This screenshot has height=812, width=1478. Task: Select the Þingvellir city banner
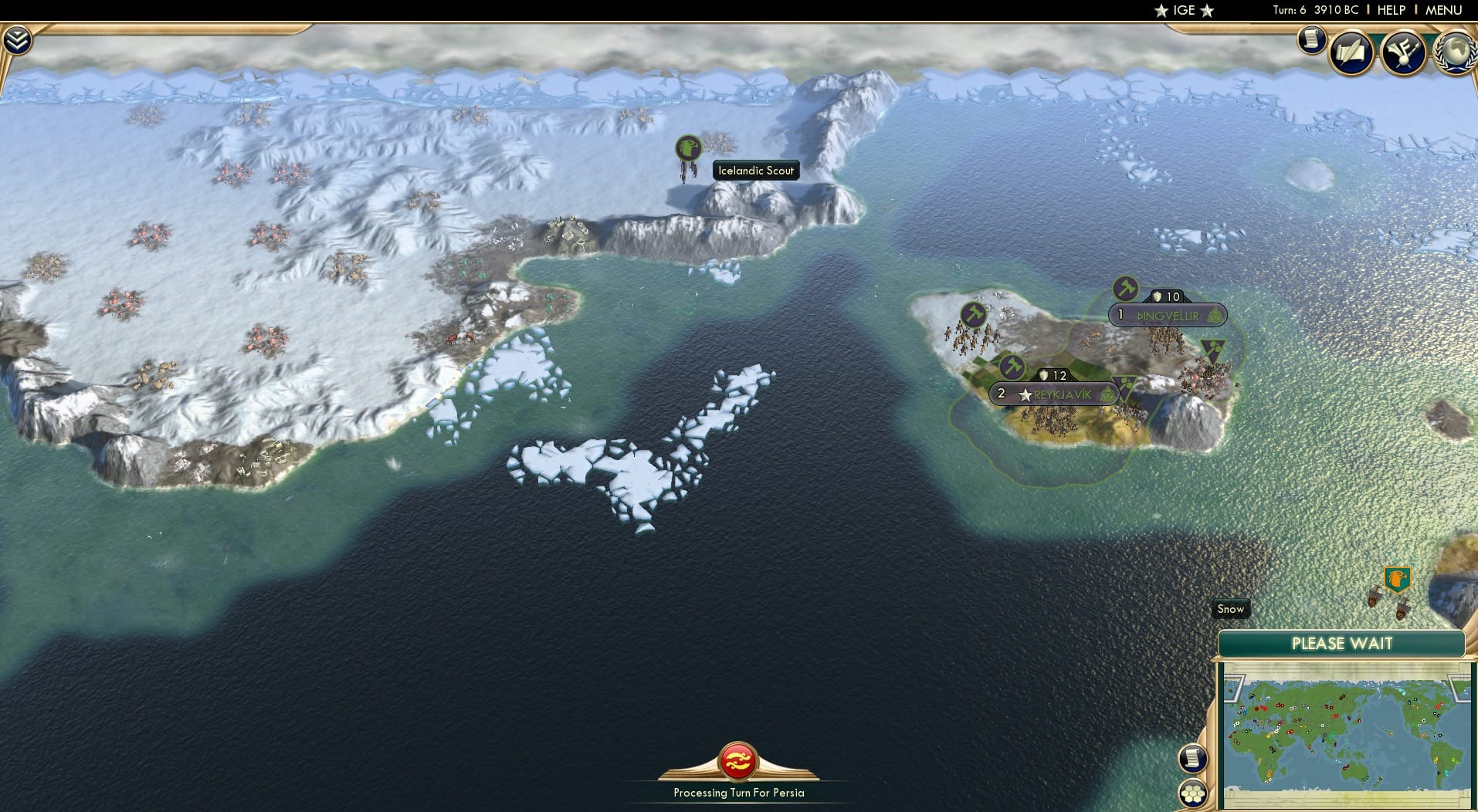point(1168,316)
